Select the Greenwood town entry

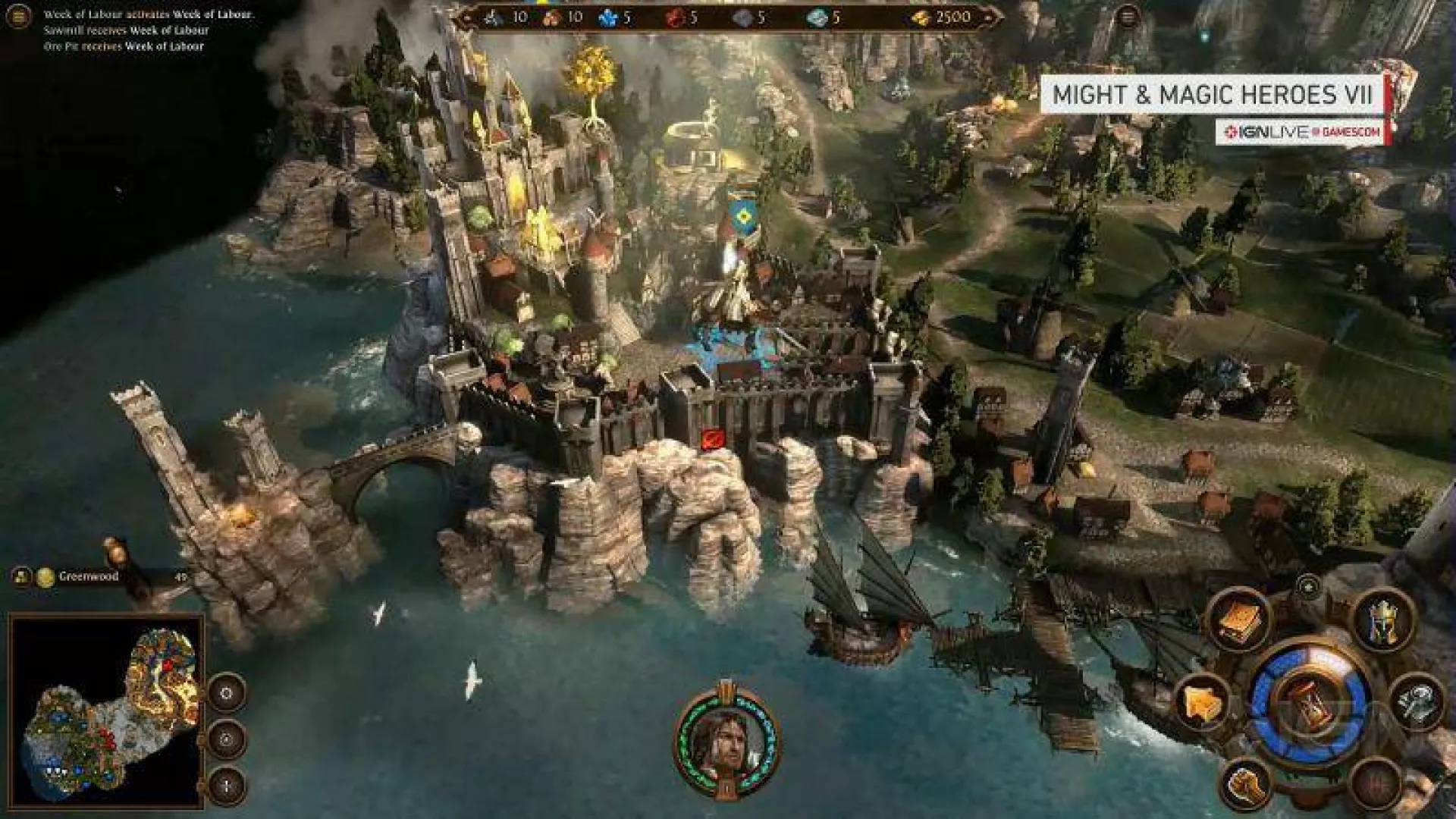[89, 577]
